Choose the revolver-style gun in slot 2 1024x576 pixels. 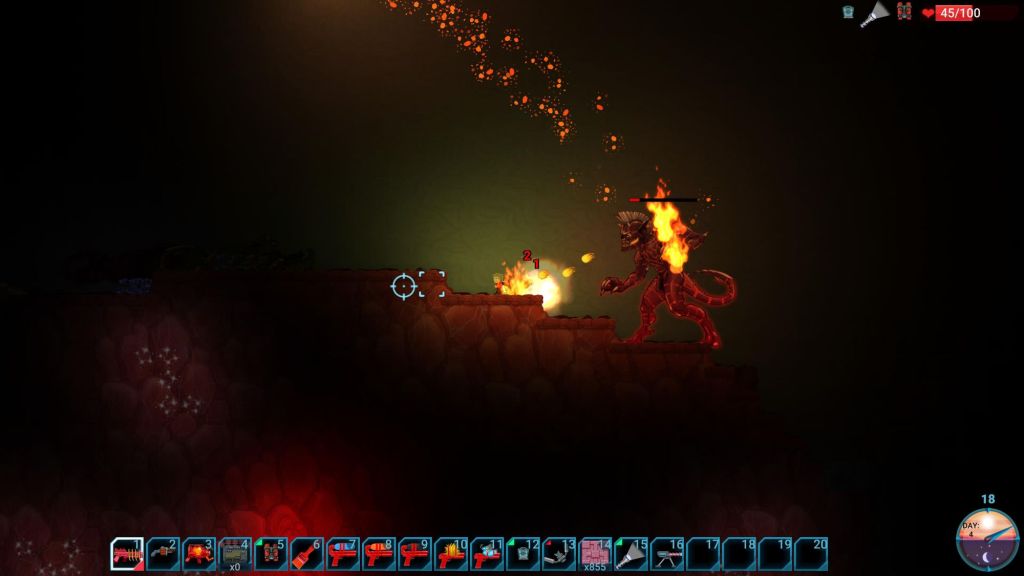tap(163, 554)
